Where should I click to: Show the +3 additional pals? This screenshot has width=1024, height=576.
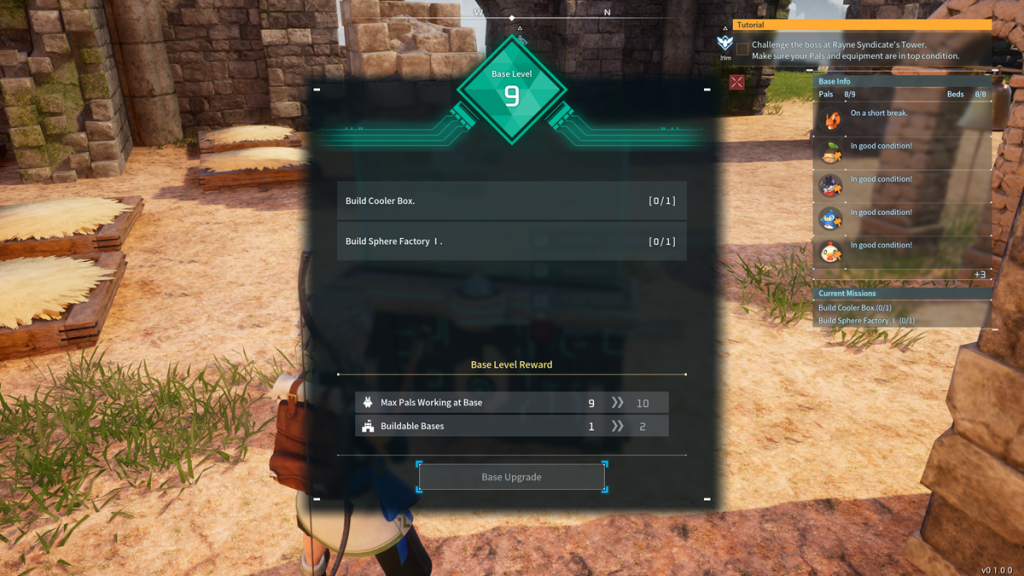coord(979,274)
